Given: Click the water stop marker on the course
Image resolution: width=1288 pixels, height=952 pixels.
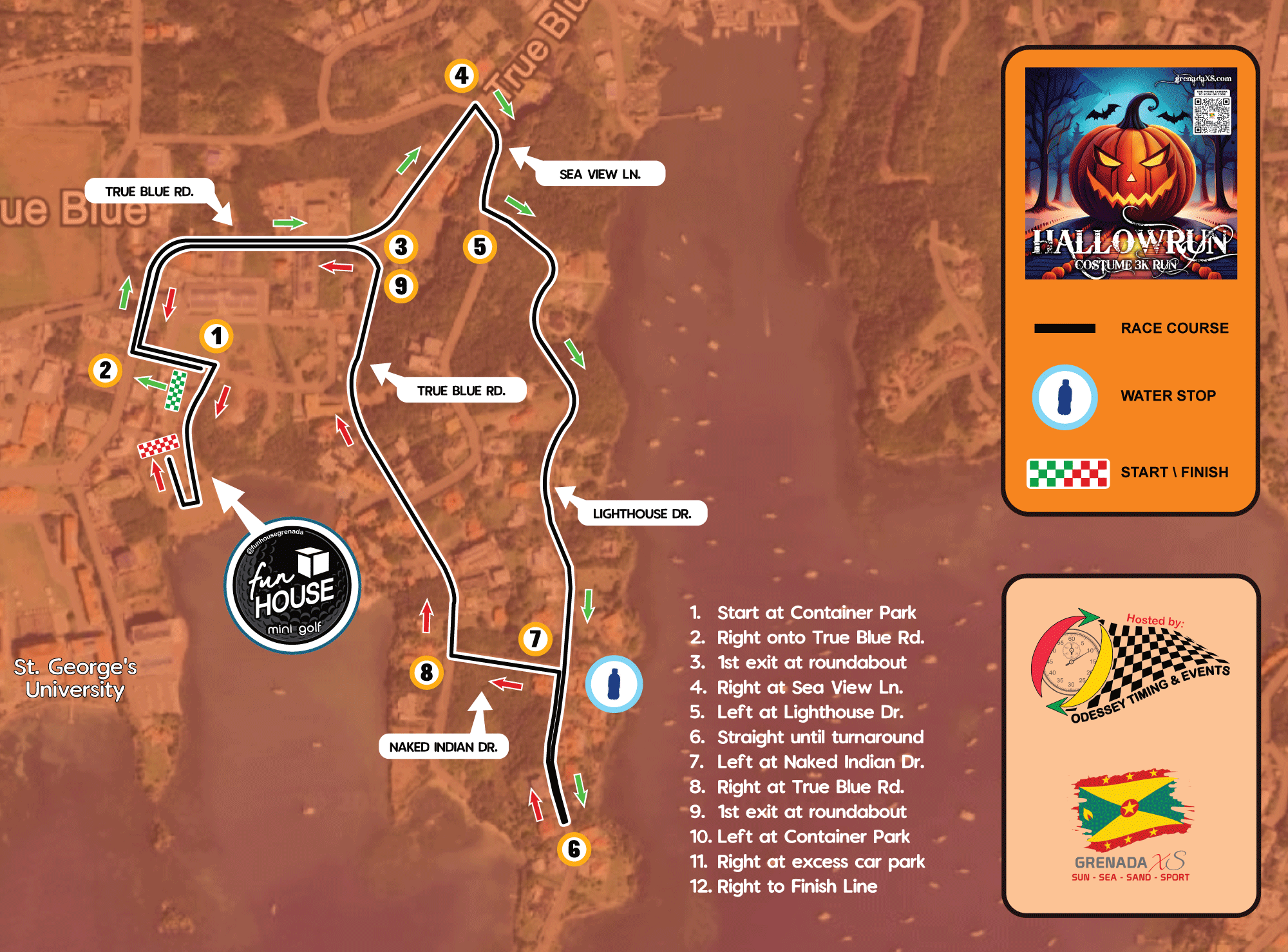Looking at the screenshot, I should pos(614,684).
